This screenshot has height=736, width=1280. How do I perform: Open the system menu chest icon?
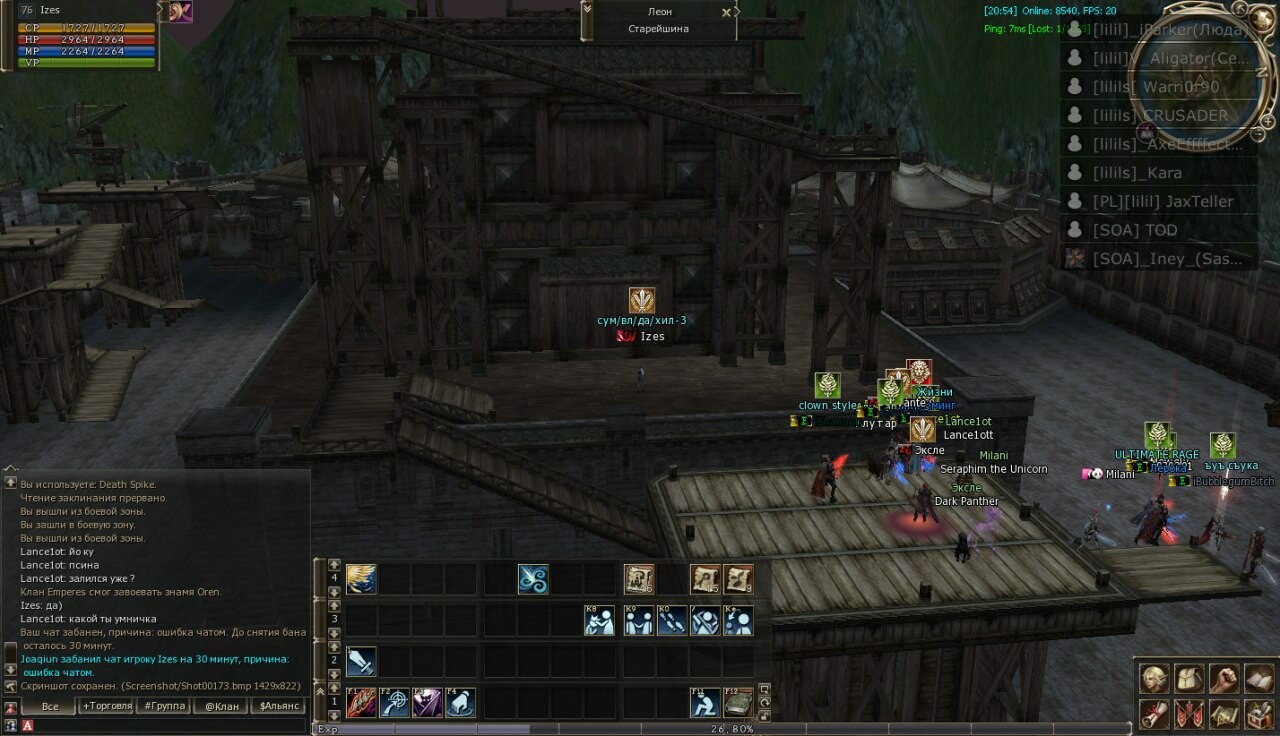tap(1258, 714)
